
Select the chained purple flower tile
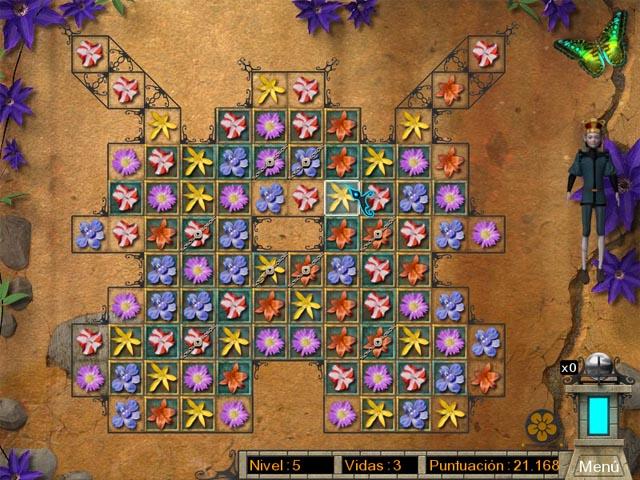point(270,161)
